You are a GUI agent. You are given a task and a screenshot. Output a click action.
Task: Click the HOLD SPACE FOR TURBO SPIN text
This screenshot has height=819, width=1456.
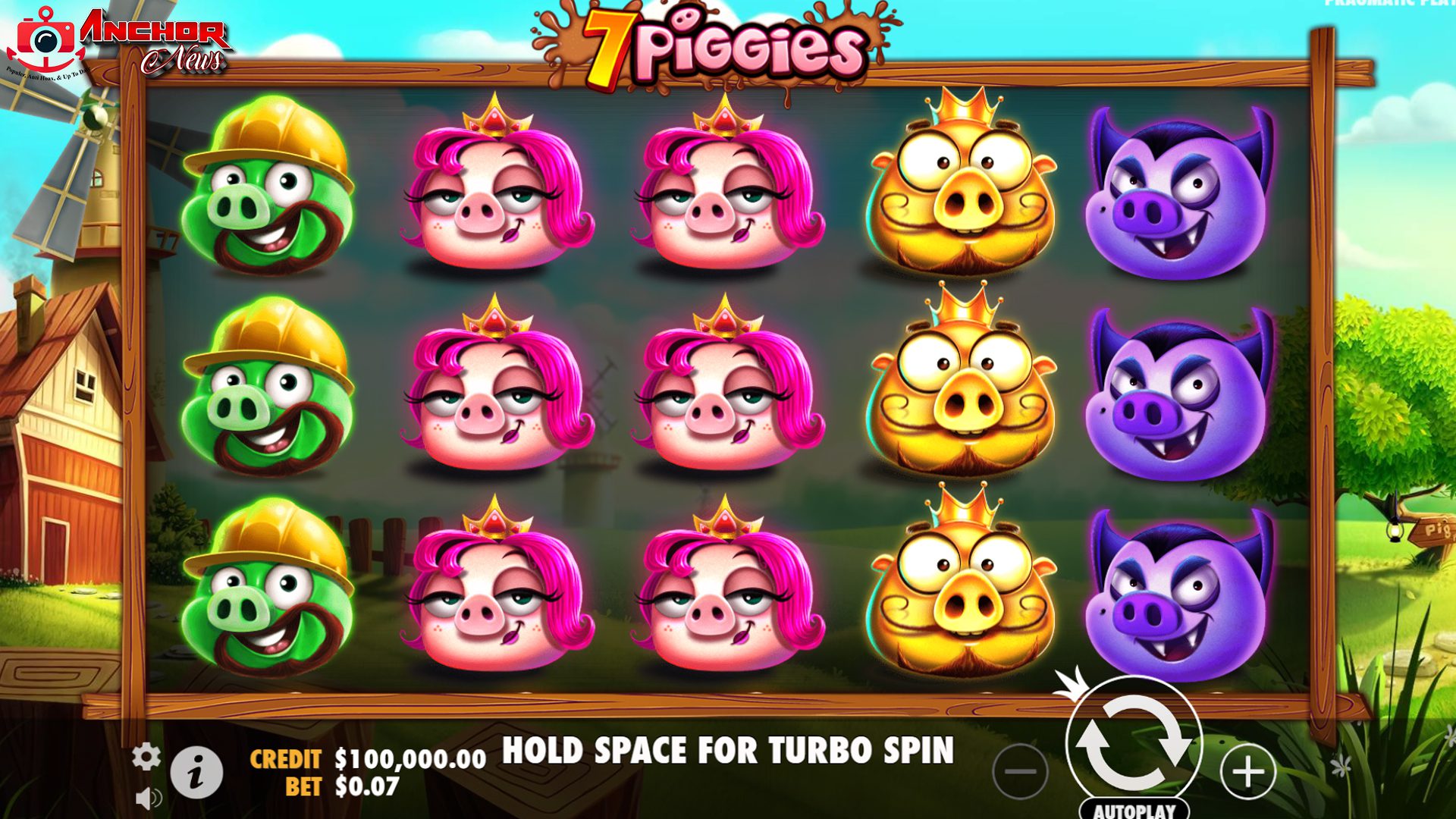pyautogui.click(x=730, y=751)
